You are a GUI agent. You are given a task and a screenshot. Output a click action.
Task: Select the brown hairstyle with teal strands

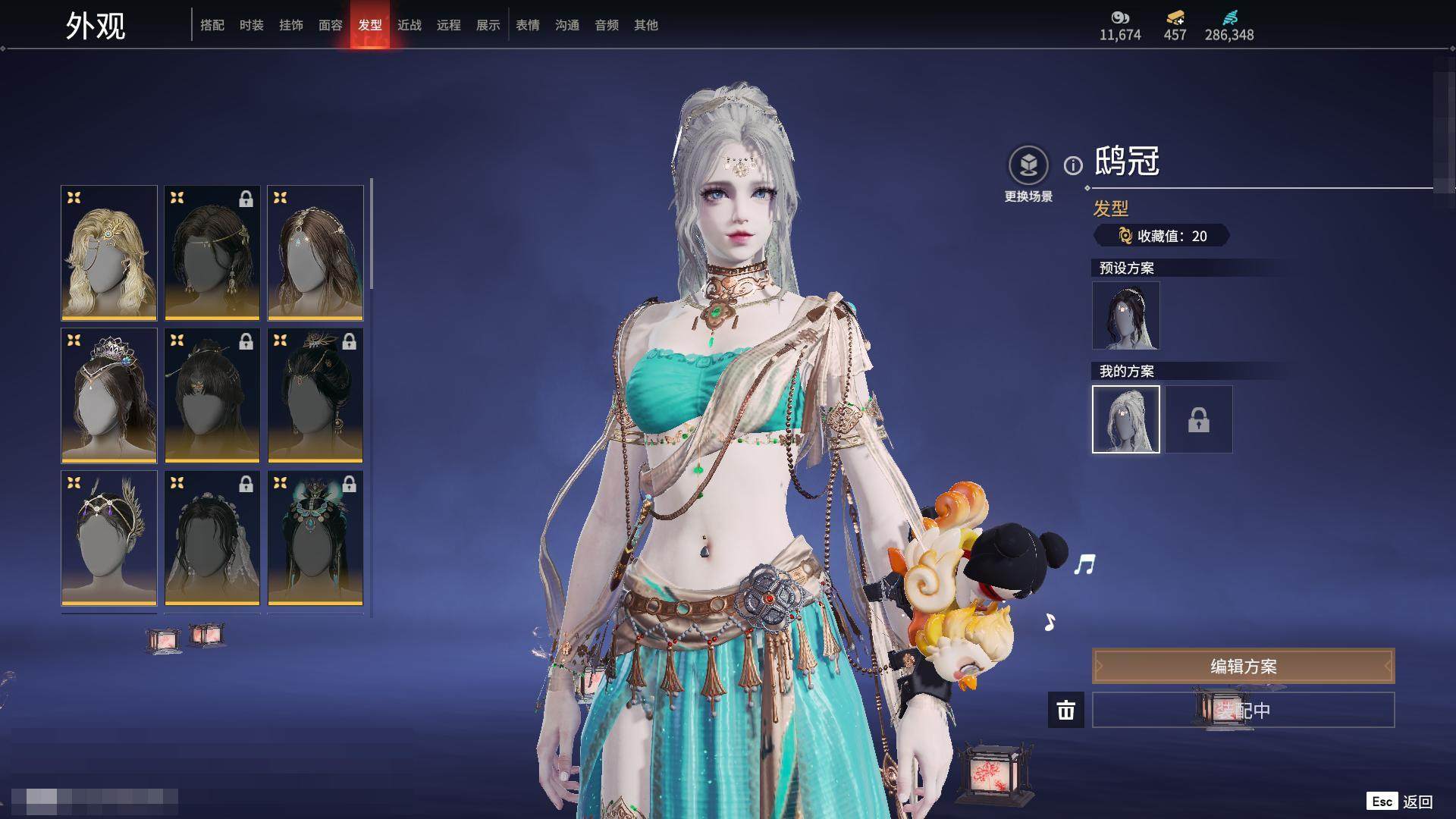click(x=315, y=253)
